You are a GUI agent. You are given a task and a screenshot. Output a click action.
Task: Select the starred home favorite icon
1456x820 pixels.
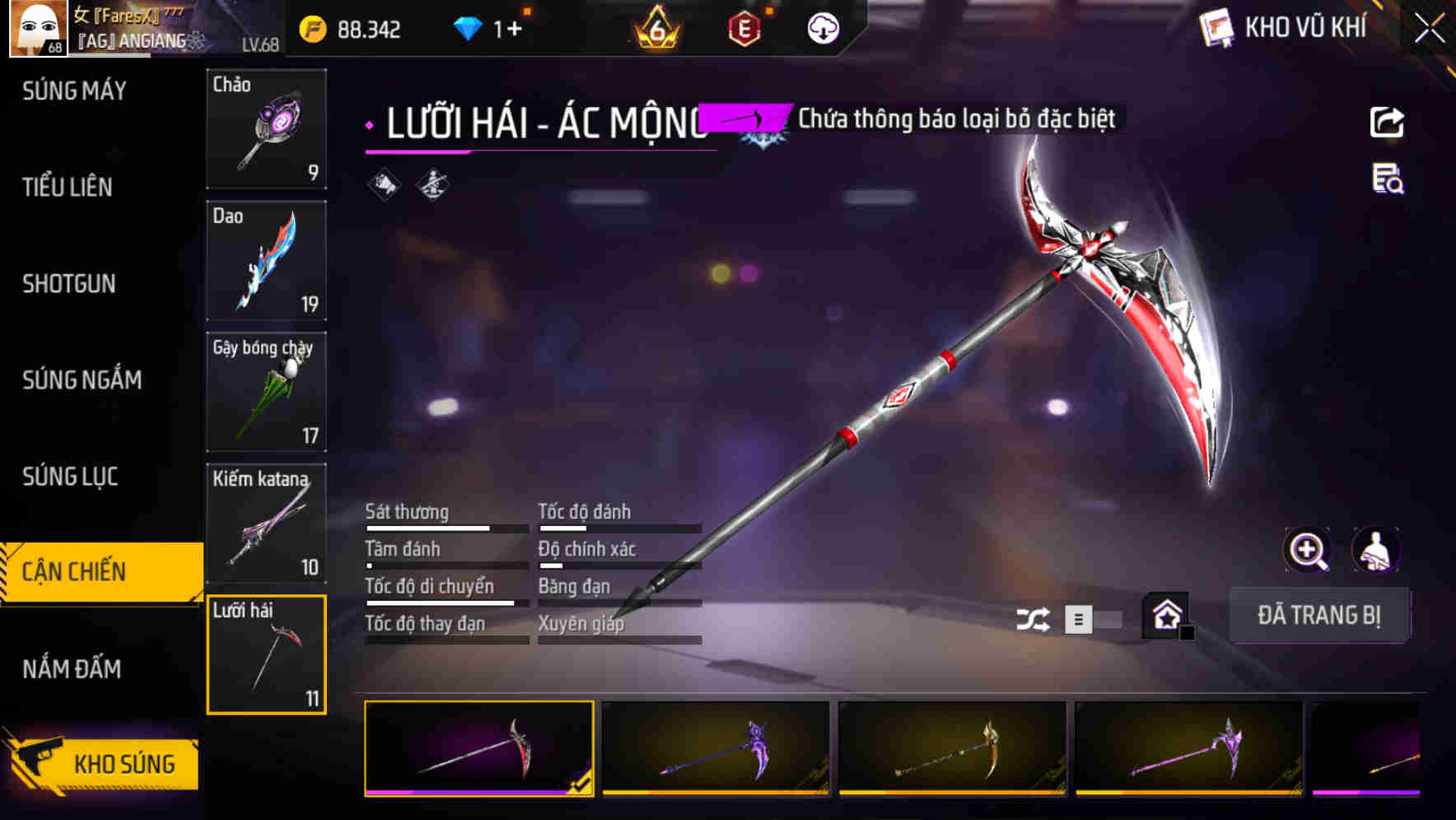coord(1166,614)
